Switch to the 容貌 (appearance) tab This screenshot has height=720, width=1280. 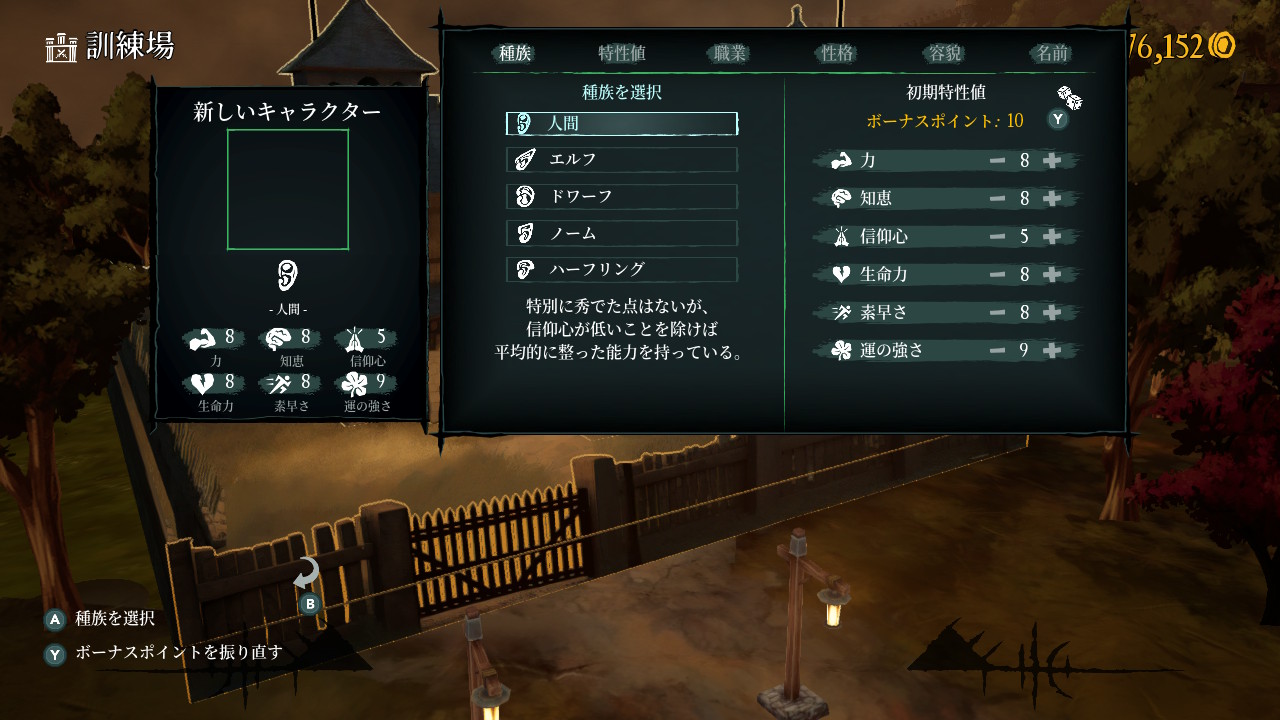(x=945, y=54)
